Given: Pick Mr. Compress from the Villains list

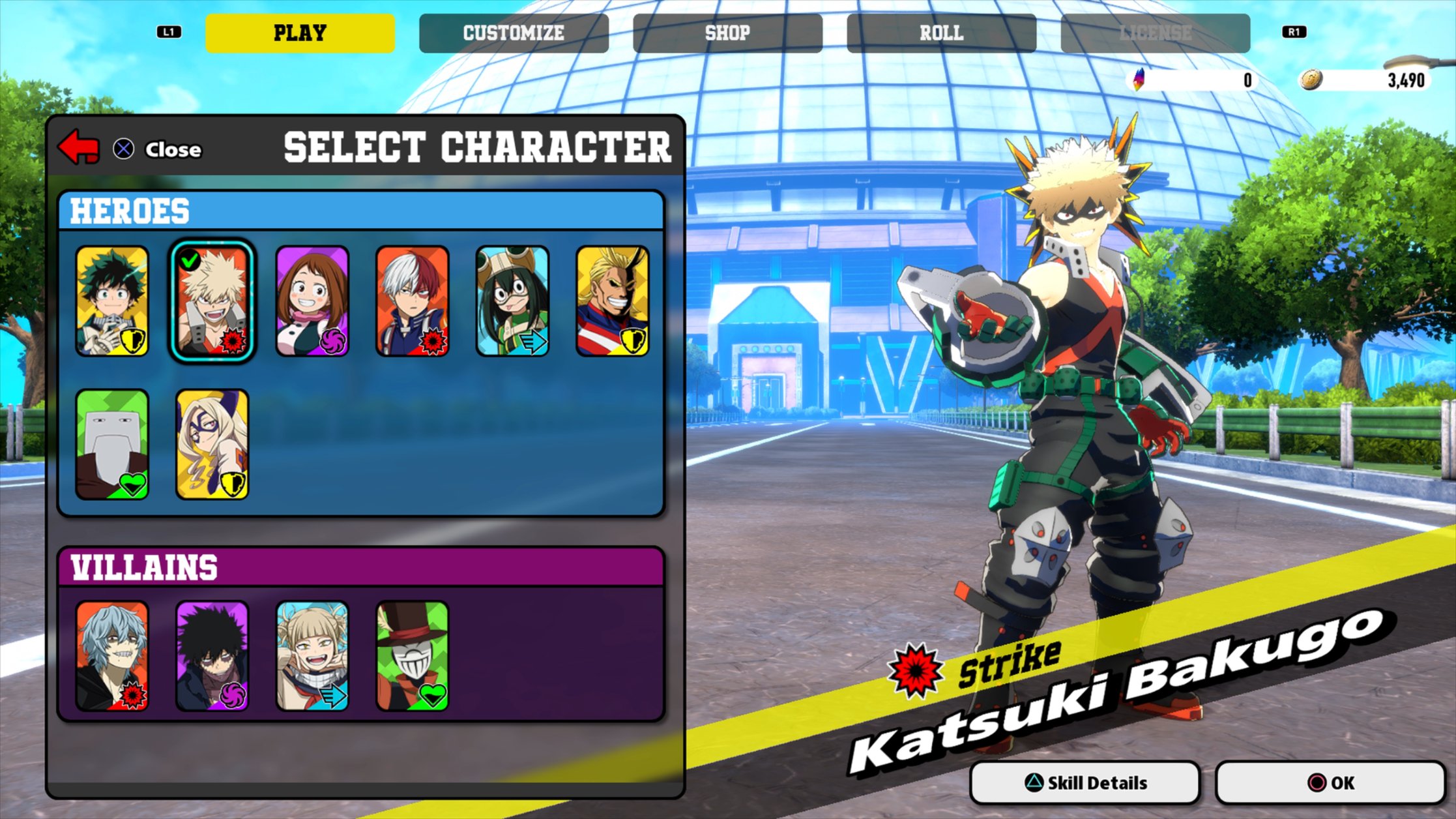Looking at the screenshot, I should coord(412,655).
